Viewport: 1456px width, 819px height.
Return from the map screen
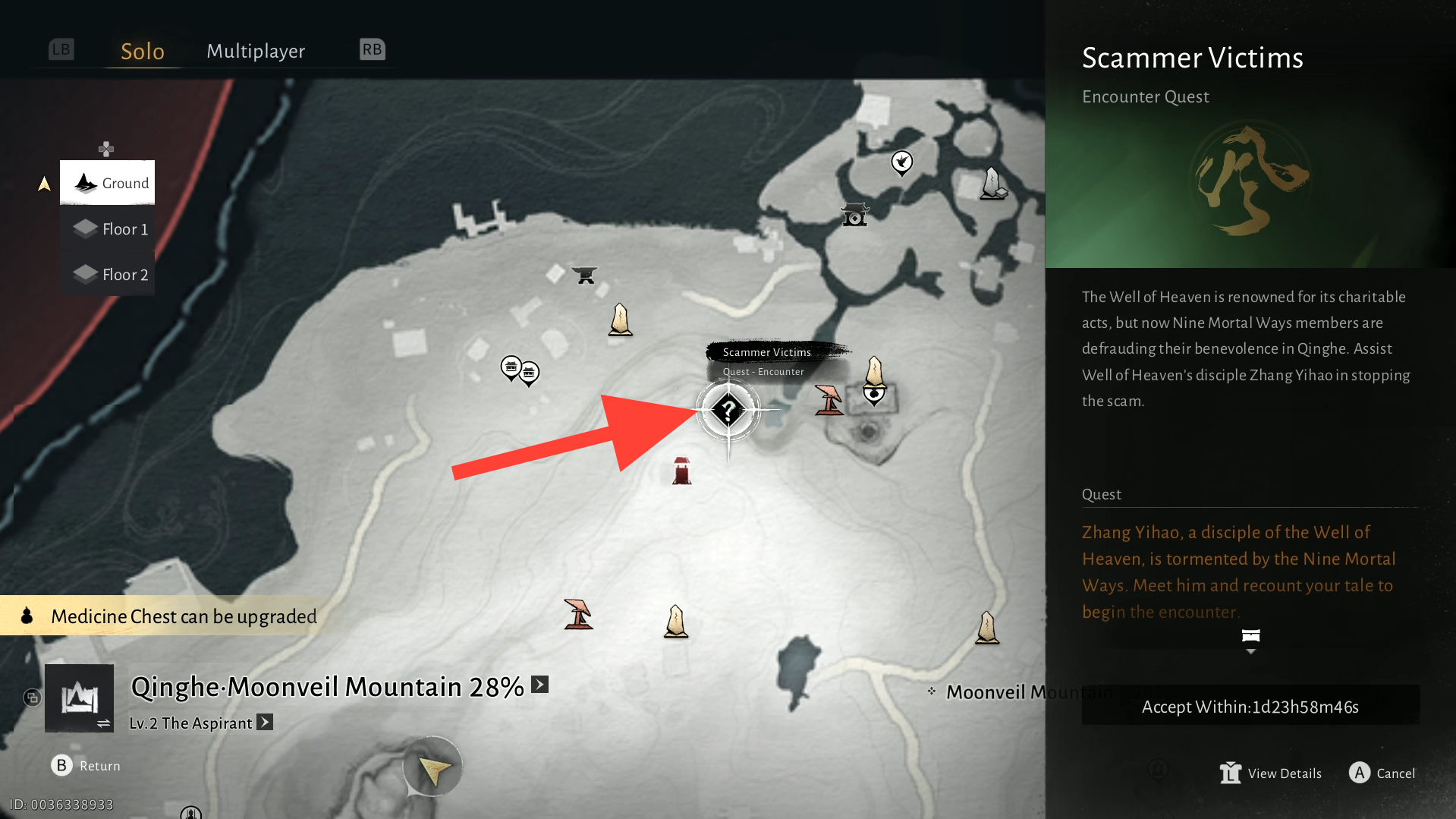tap(86, 765)
